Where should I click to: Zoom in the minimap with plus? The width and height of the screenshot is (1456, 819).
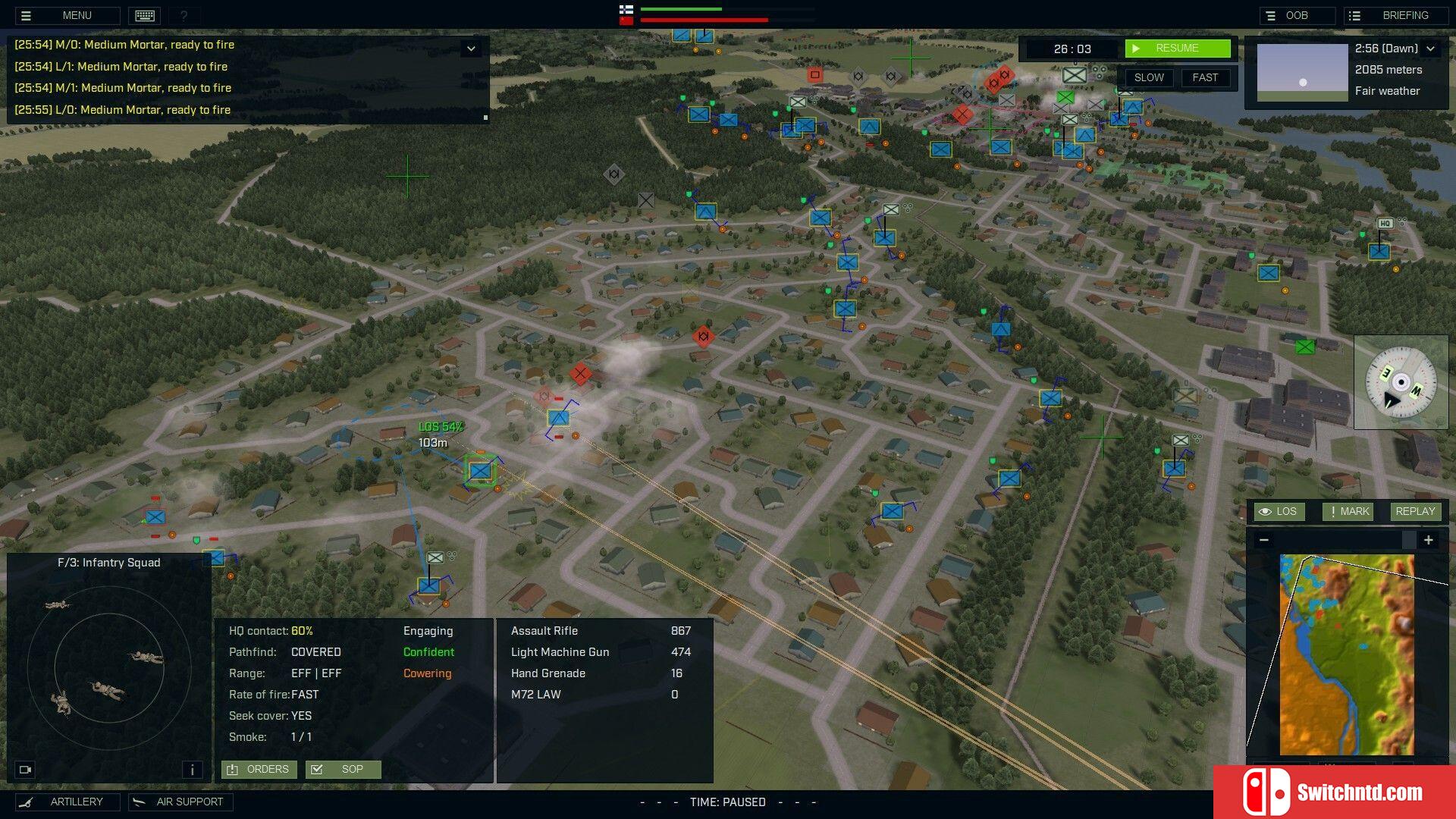pyautogui.click(x=1428, y=540)
